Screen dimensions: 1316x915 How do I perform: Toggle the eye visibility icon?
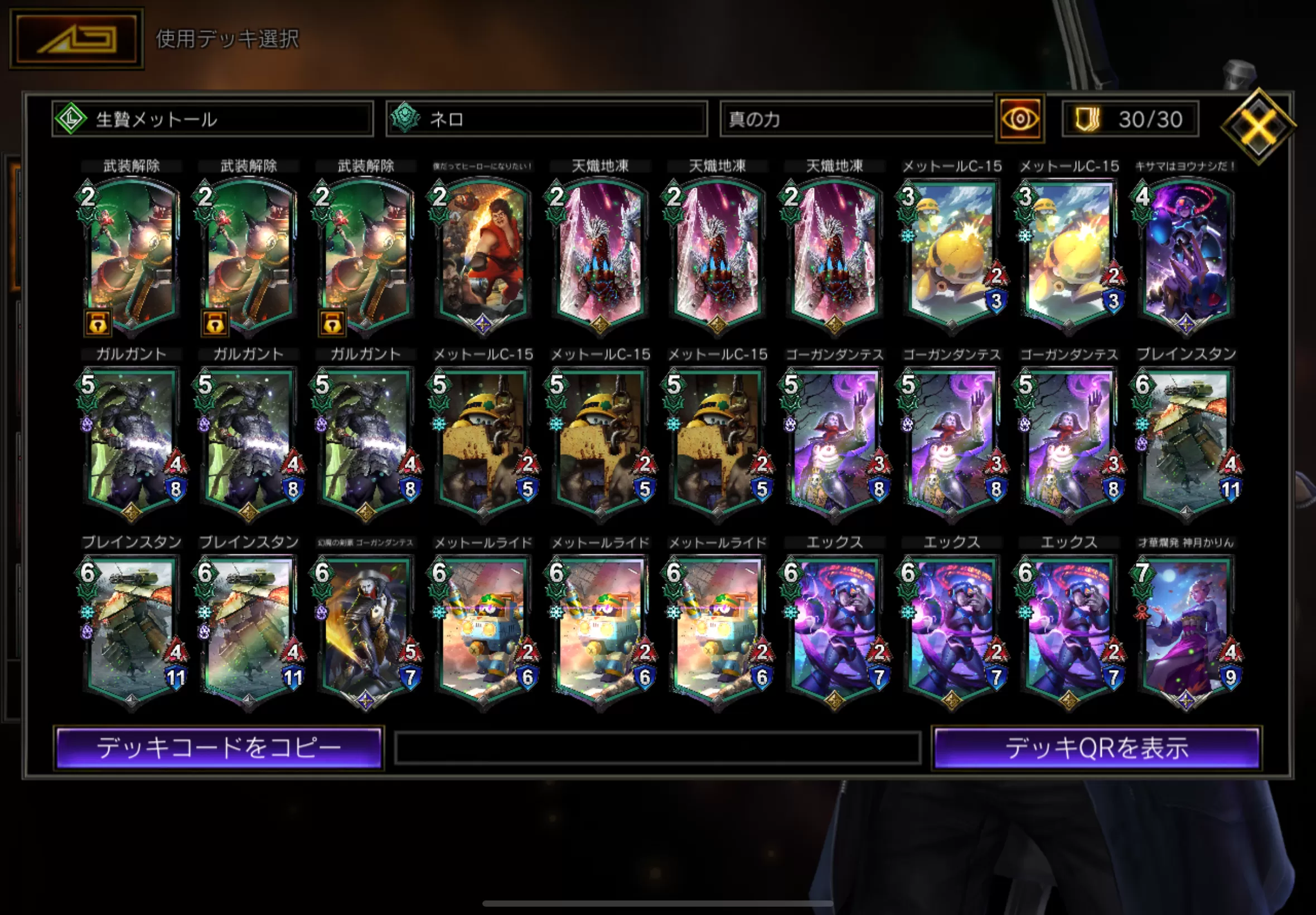pos(1019,119)
